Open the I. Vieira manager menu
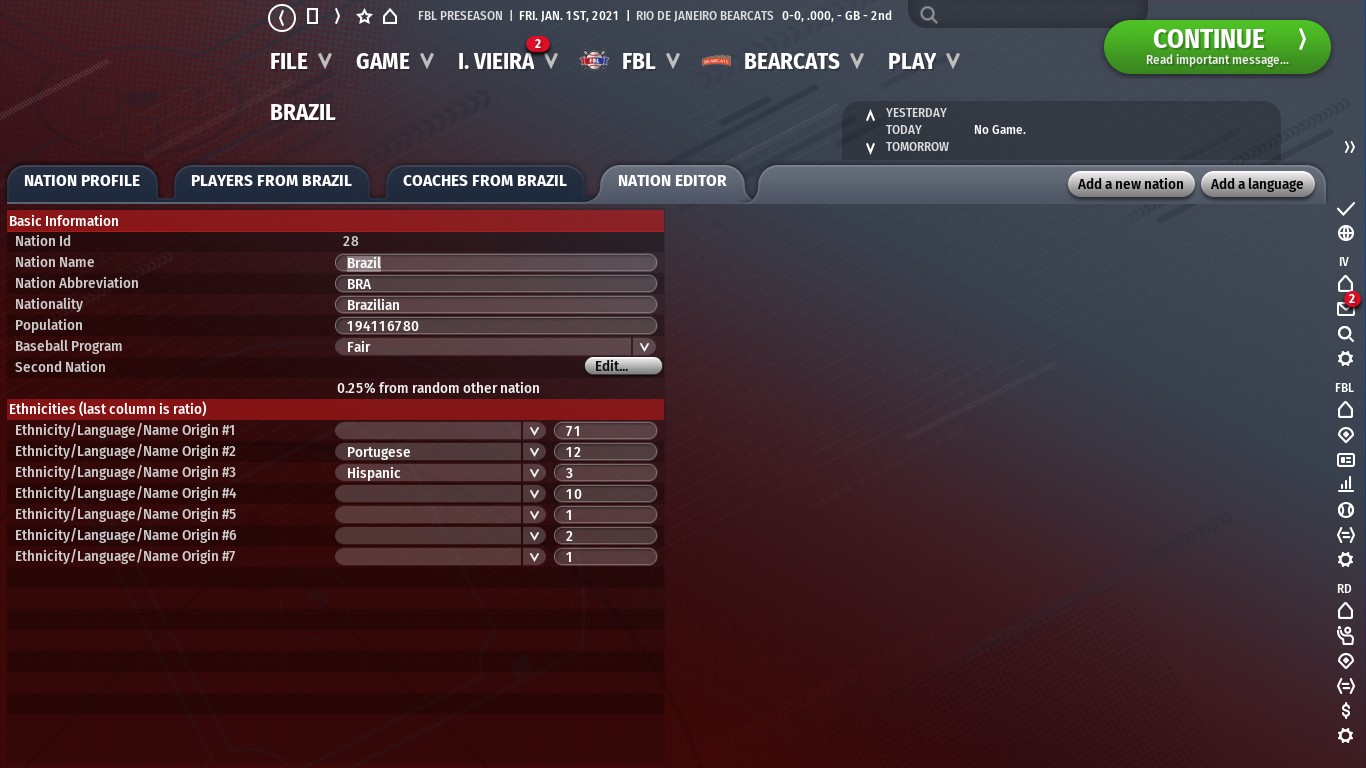 506,62
